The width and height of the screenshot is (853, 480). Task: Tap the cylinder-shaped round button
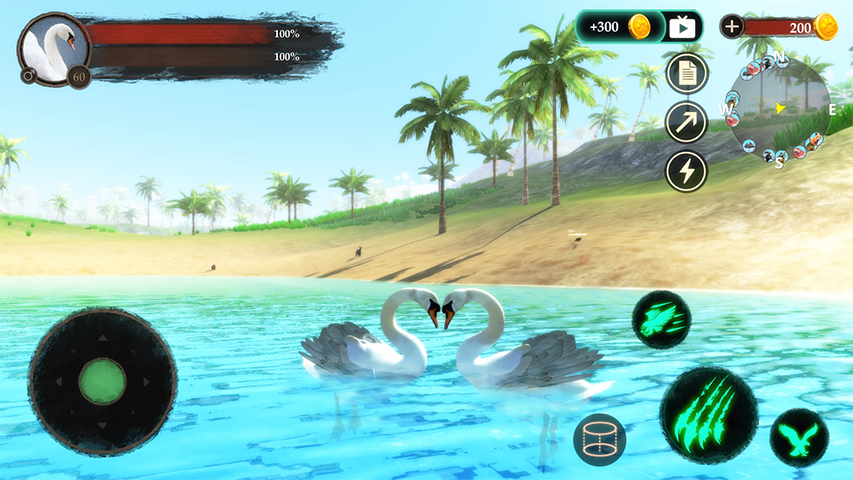coord(600,439)
